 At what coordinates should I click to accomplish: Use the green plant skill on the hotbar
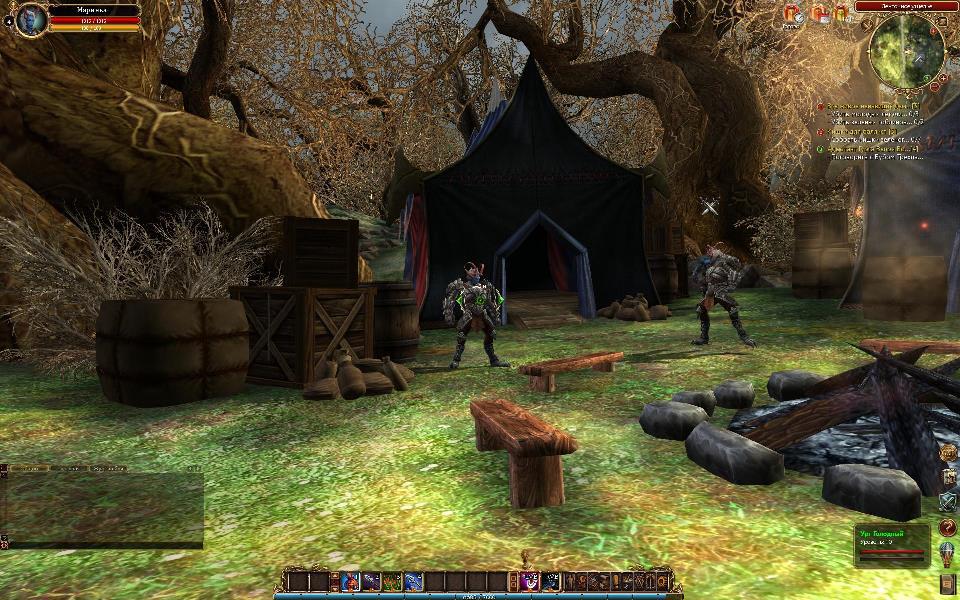point(392,581)
